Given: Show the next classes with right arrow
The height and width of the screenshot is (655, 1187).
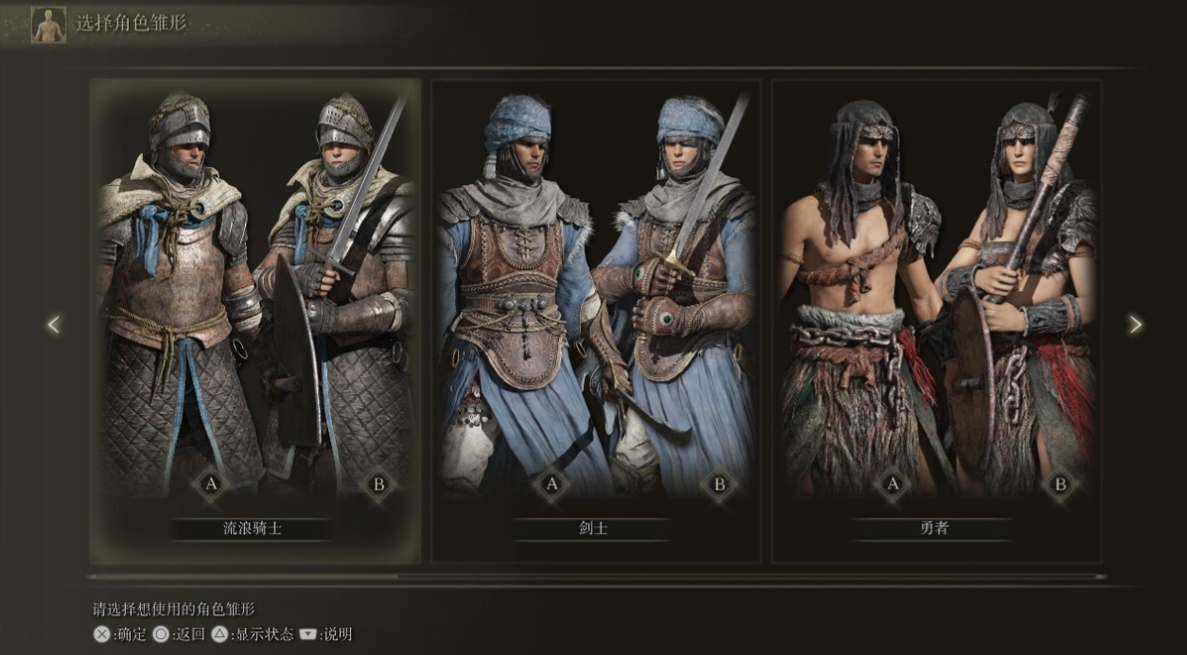Looking at the screenshot, I should (1135, 324).
